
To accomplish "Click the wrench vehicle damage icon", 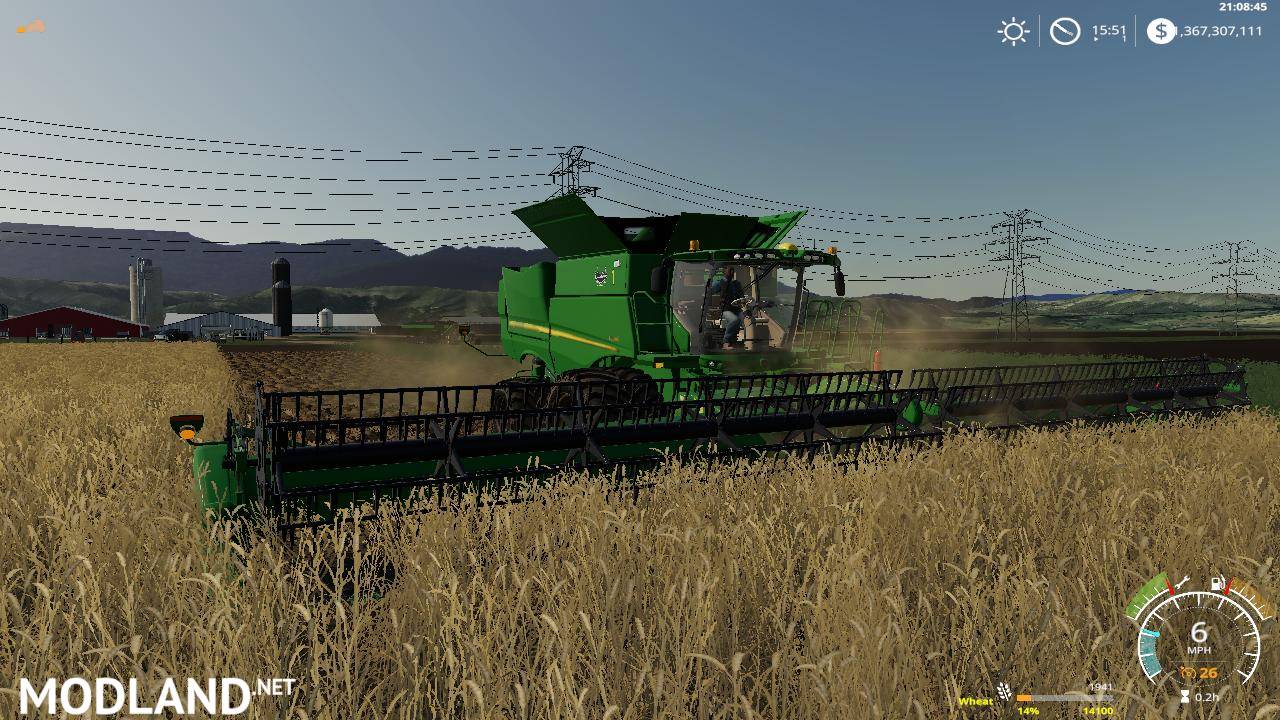I will pyautogui.click(x=1184, y=582).
